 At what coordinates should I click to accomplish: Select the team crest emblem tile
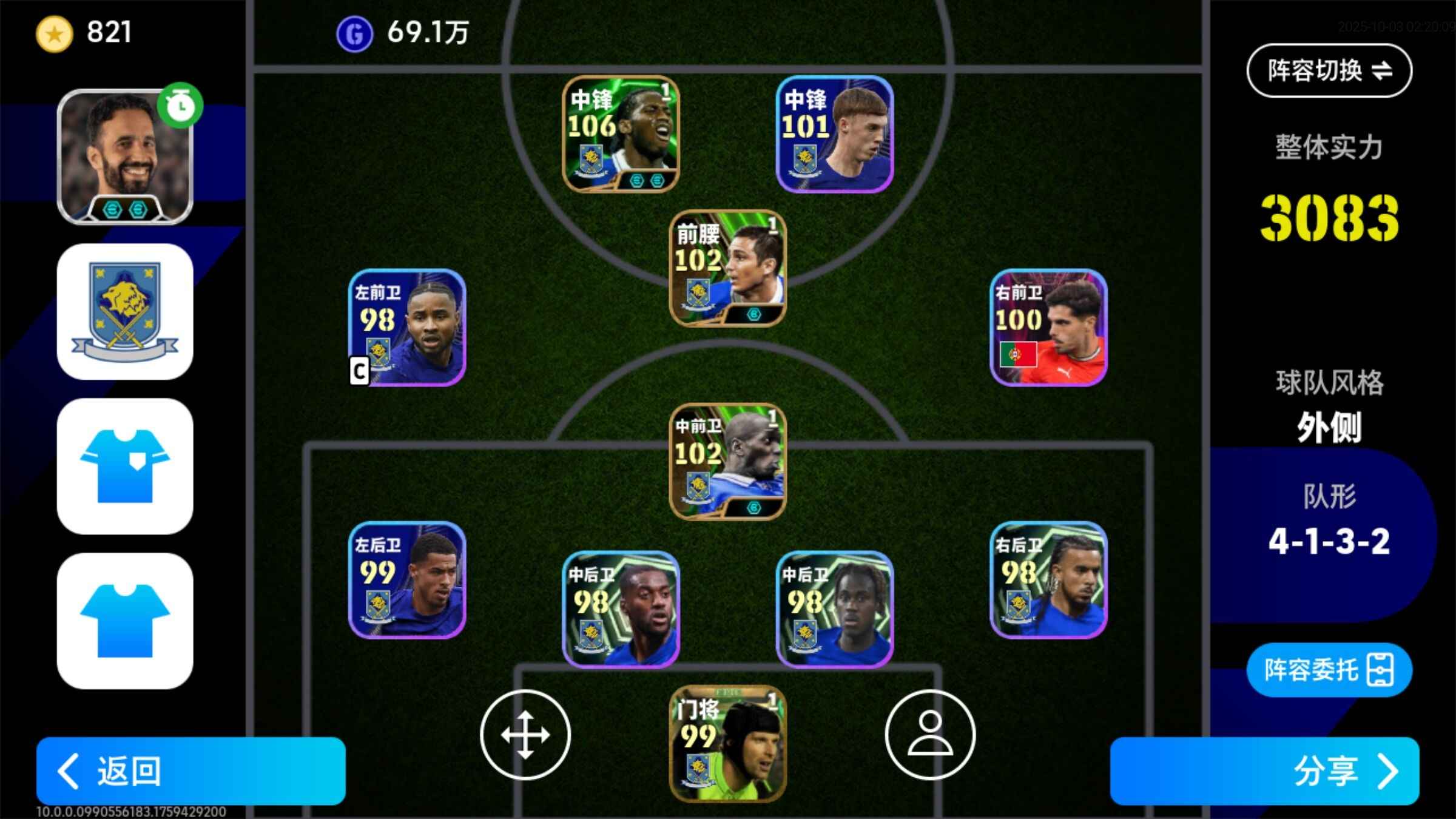click(x=125, y=312)
